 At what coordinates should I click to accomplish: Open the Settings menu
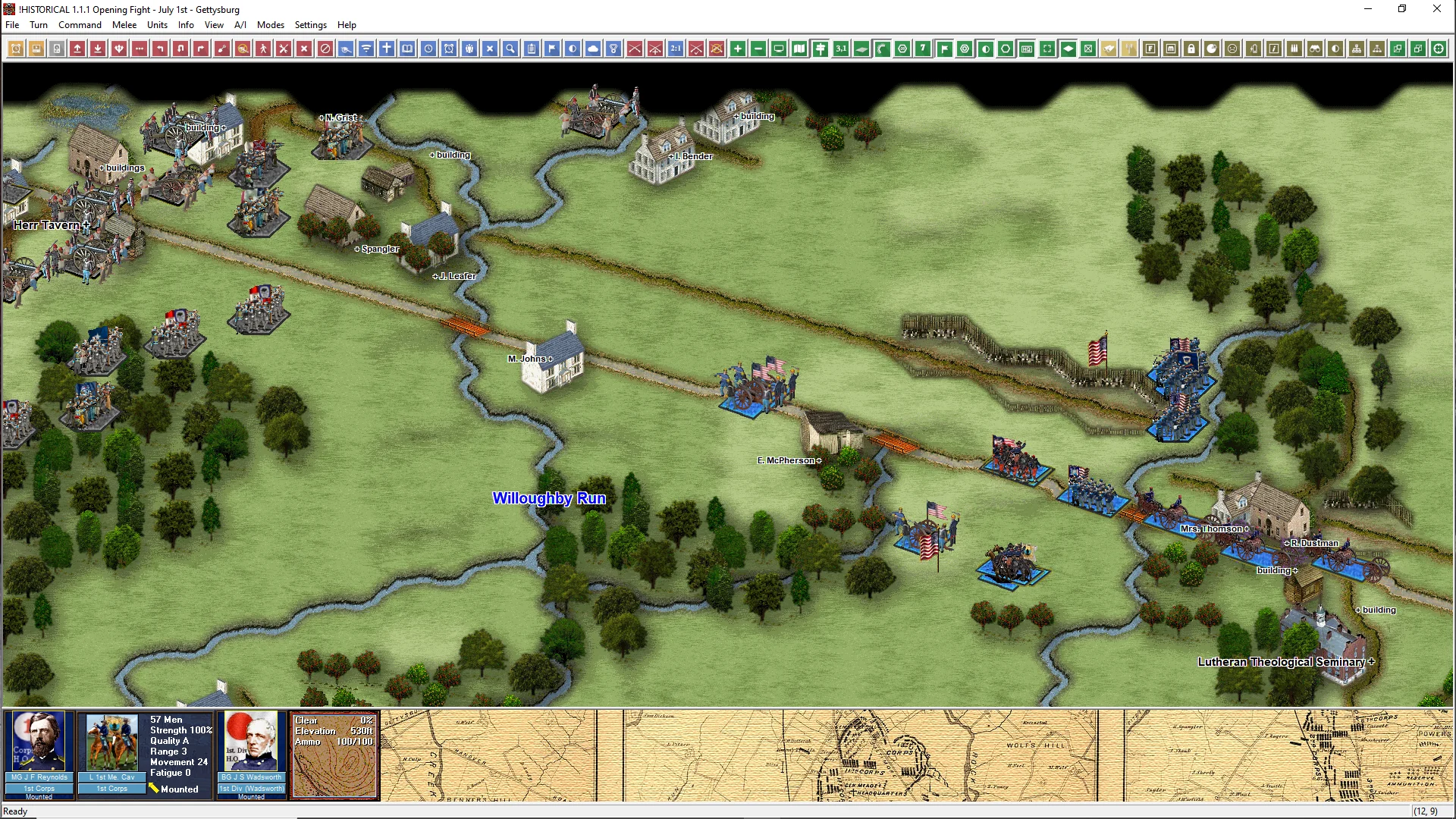pos(310,25)
